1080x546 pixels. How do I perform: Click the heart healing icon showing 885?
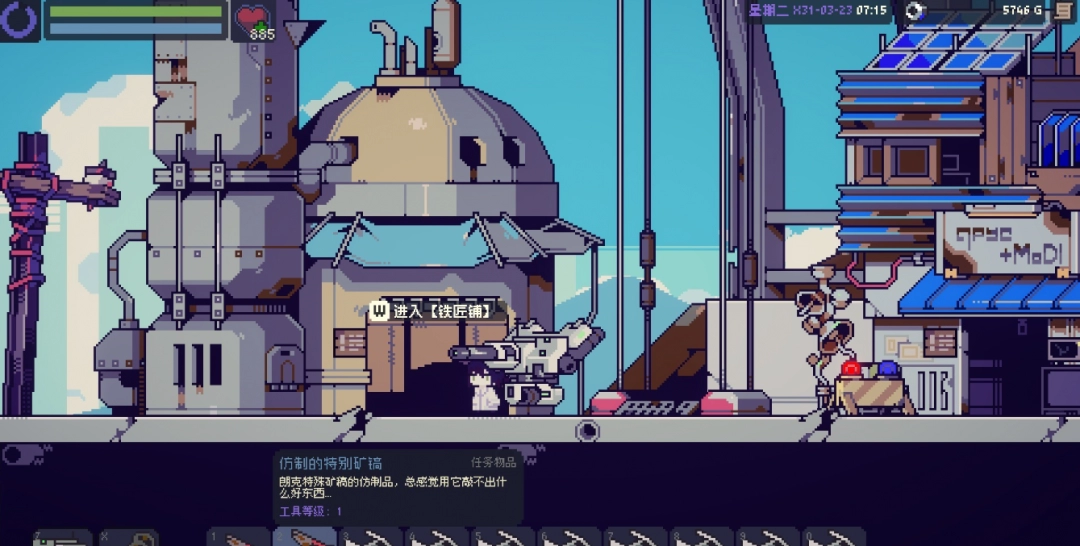tap(254, 20)
